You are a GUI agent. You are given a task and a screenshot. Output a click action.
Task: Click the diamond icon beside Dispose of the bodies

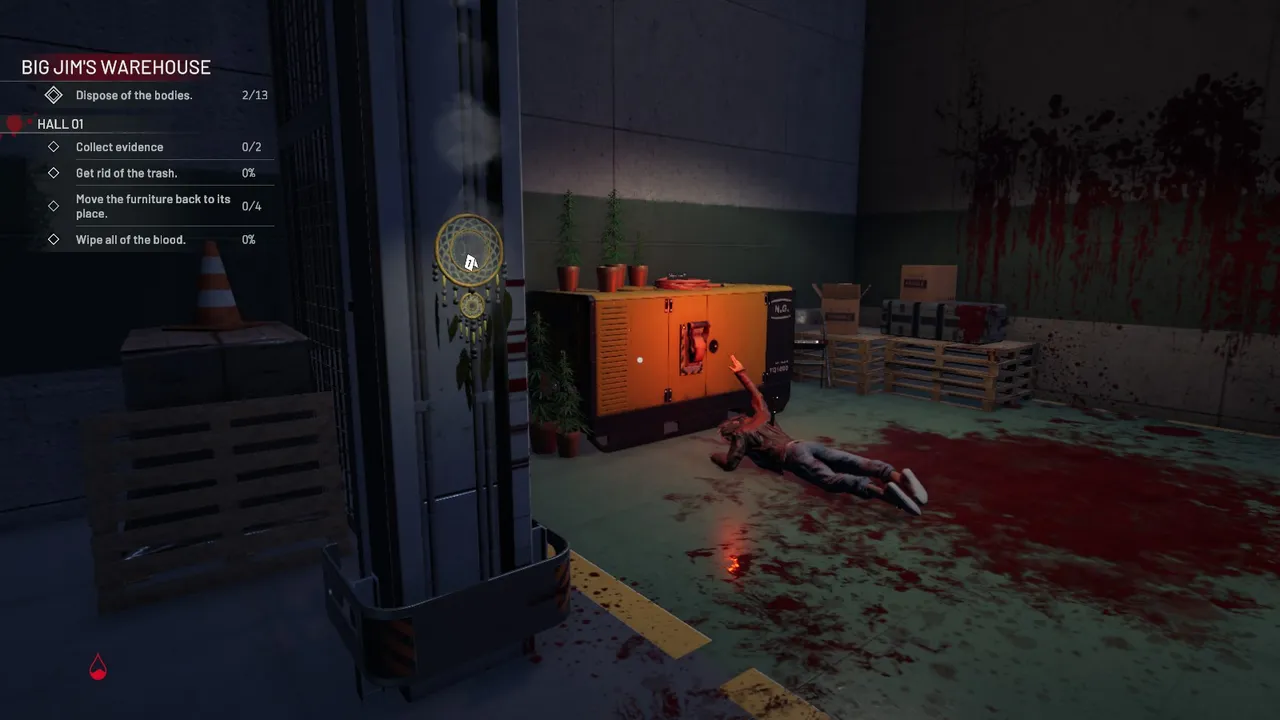[x=54, y=94]
